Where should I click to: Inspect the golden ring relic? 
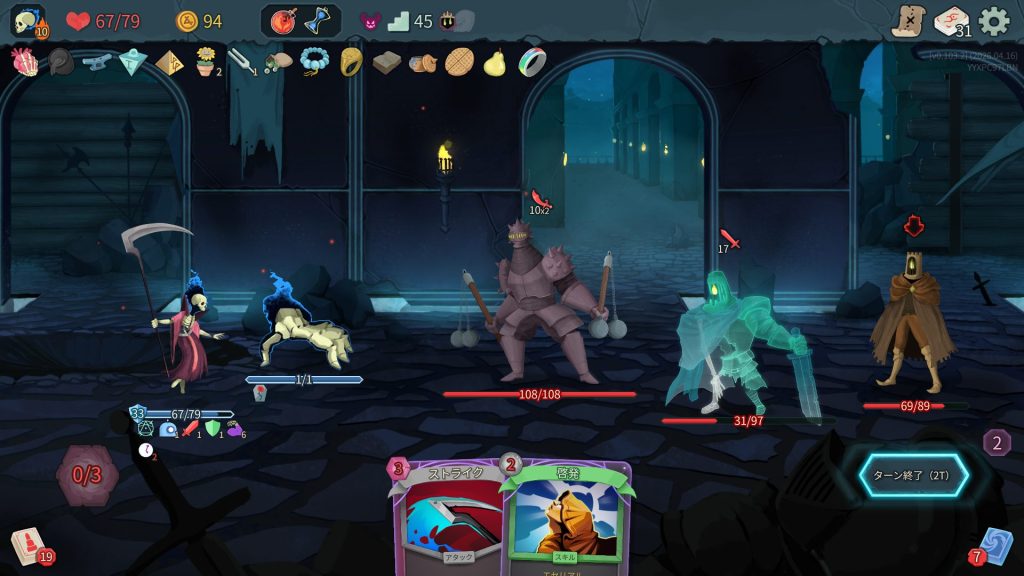coord(351,62)
